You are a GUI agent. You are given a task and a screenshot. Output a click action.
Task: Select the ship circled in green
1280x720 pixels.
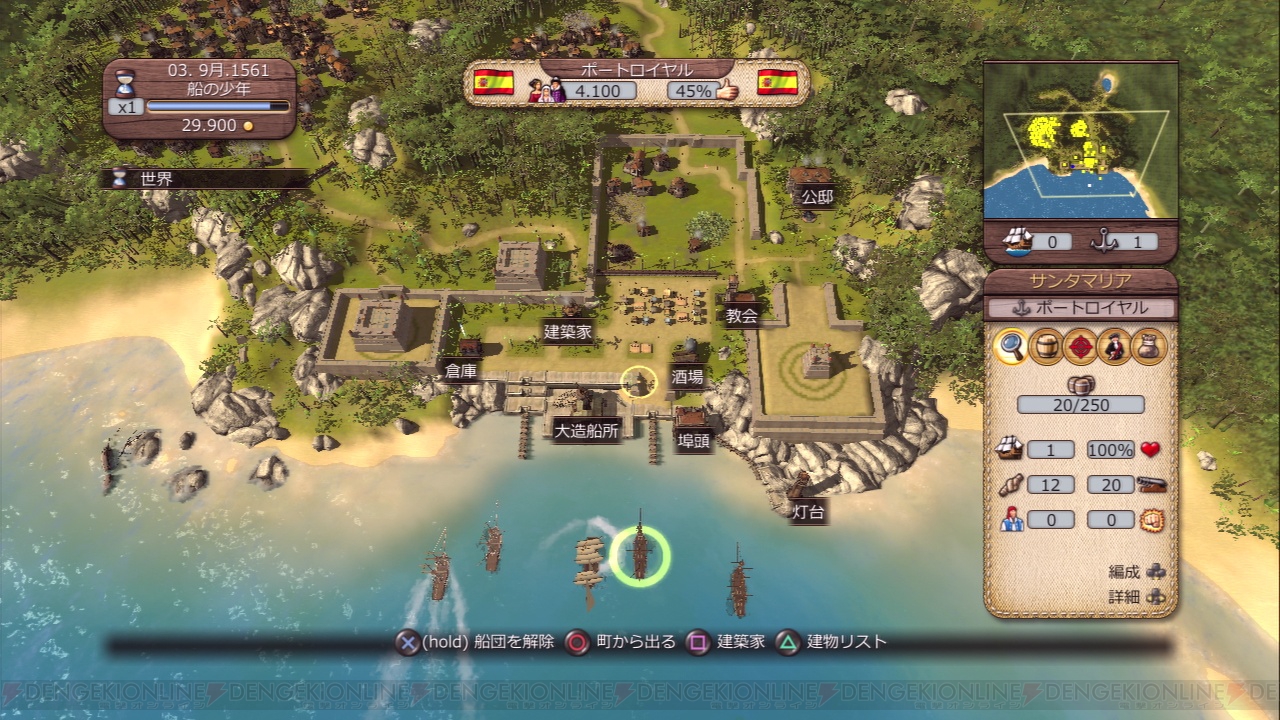pos(640,555)
